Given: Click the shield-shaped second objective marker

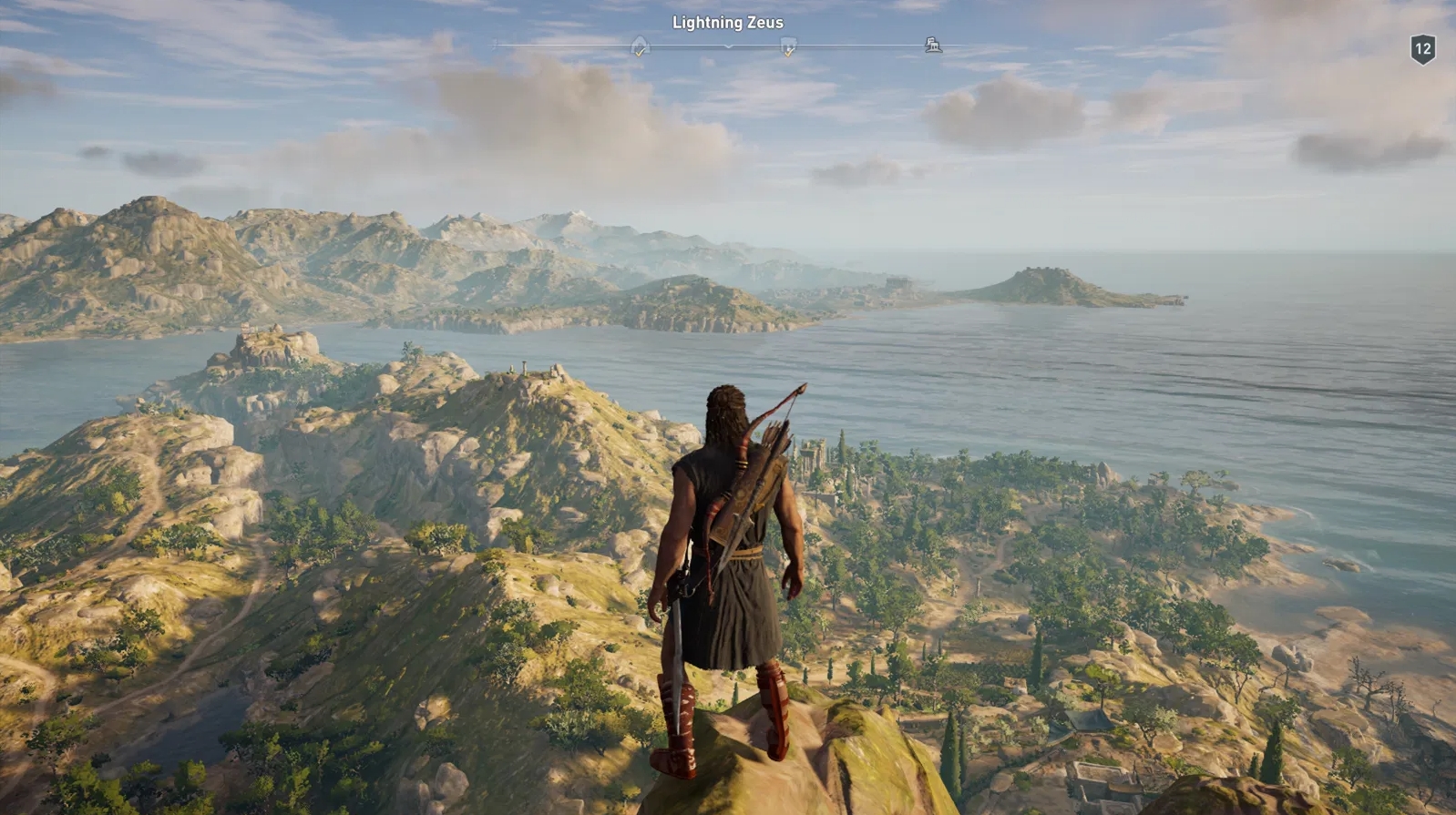Looking at the screenshot, I should tap(789, 42).
